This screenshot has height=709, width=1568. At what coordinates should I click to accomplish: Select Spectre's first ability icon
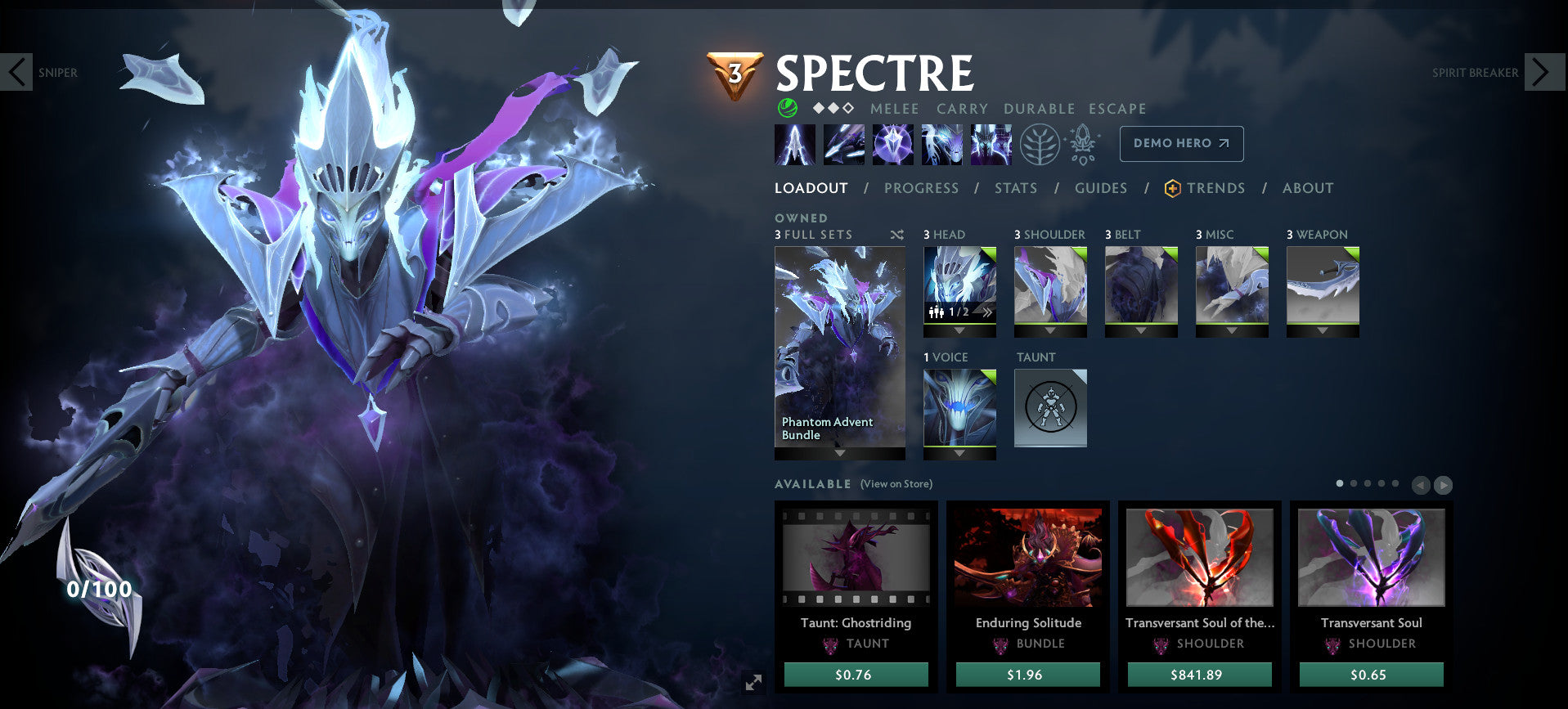pyautogui.click(x=795, y=143)
